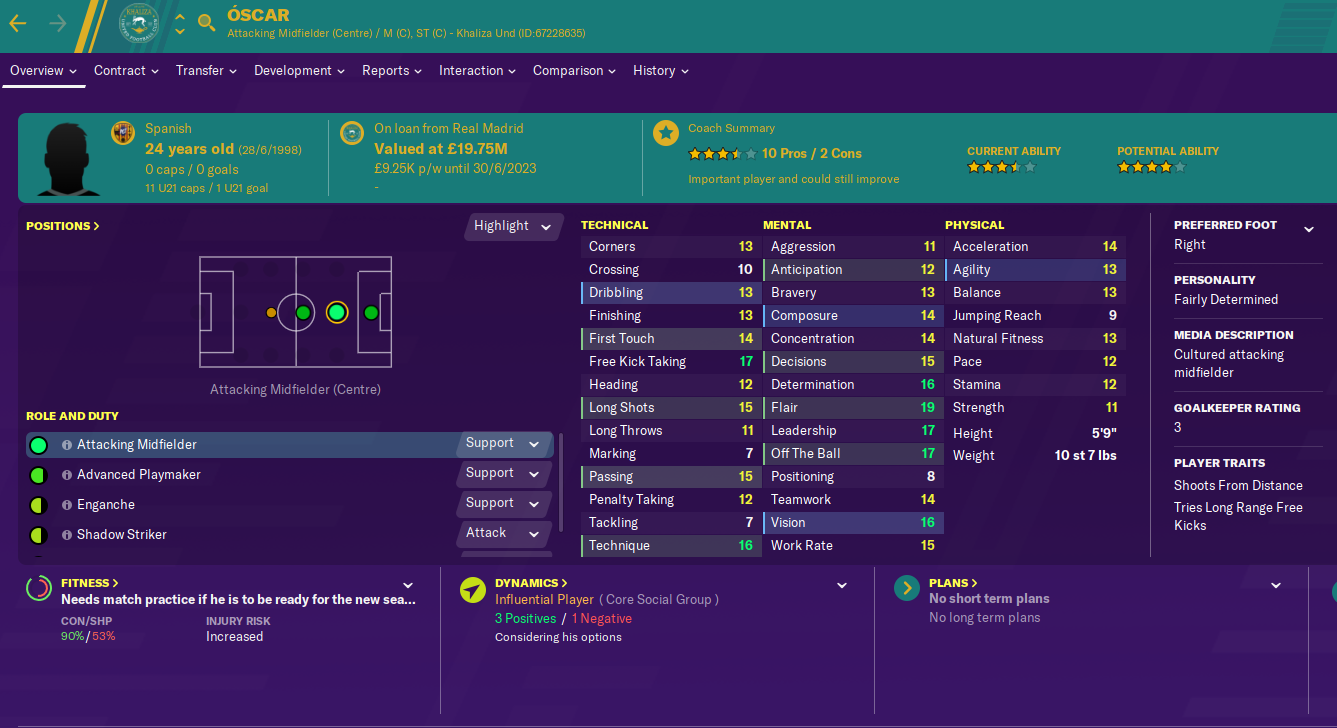
Task: Open the Contract menu
Action: (126, 71)
